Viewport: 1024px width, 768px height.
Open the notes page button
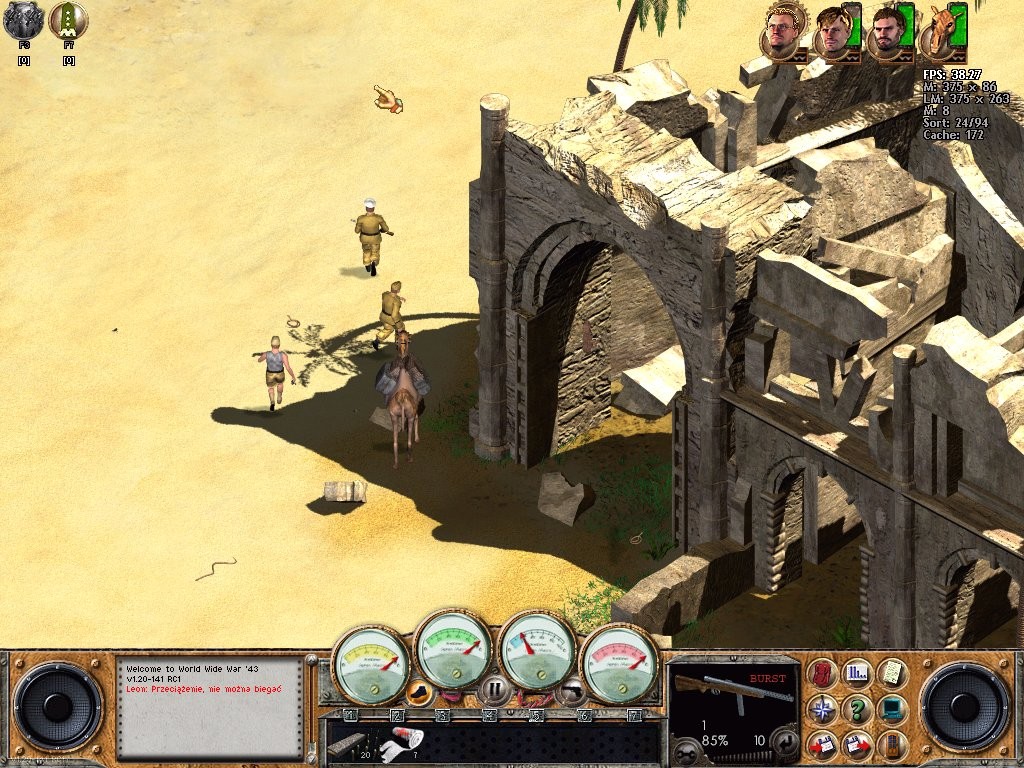tap(891, 674)
